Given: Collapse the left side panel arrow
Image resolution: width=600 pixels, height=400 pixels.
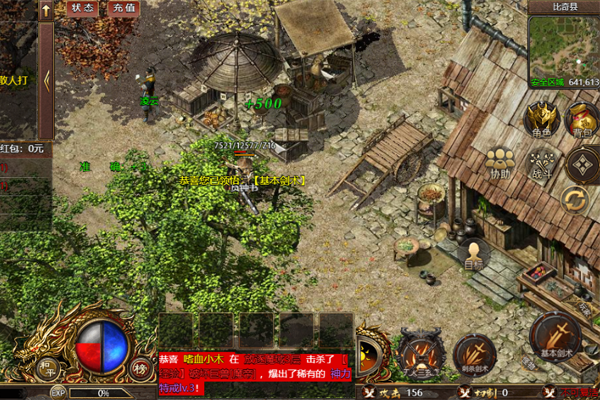Looking at the screenshot, I should pos(46,82).
